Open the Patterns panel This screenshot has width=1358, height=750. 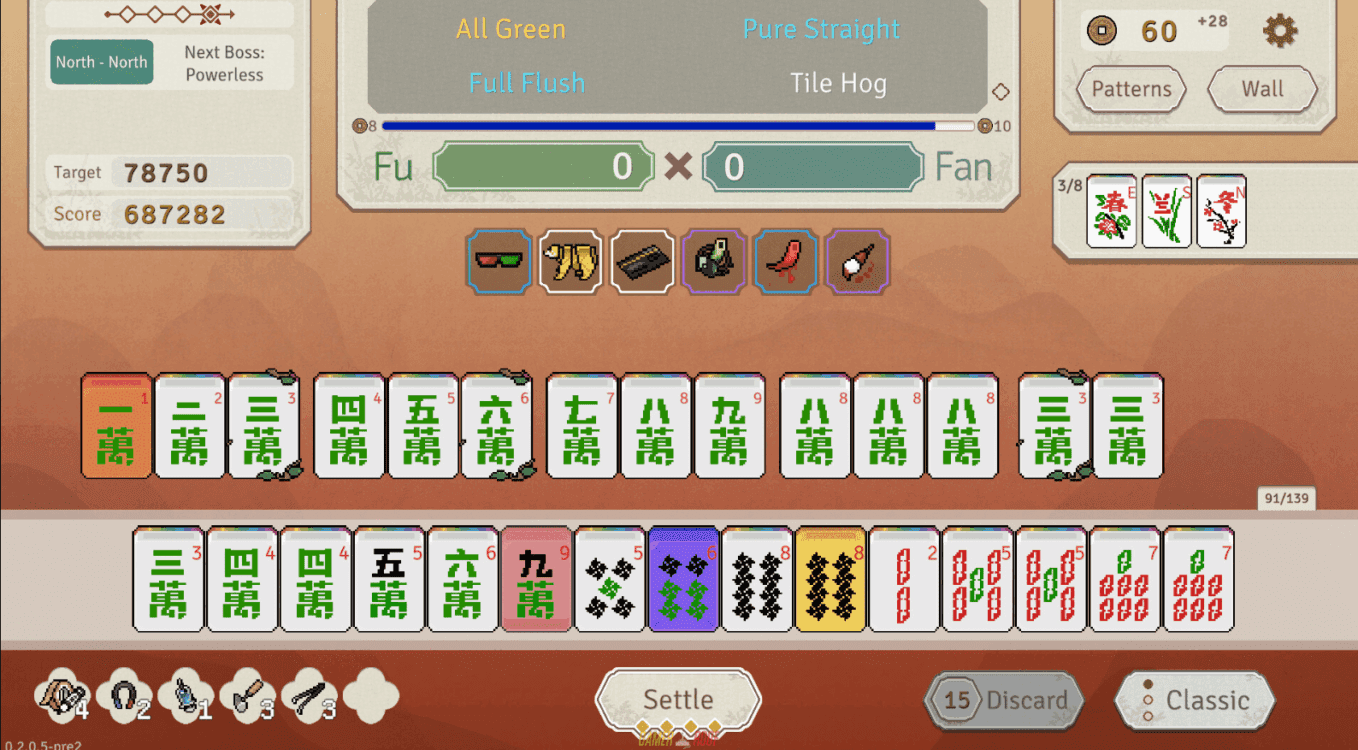(x=1130, y=89)
